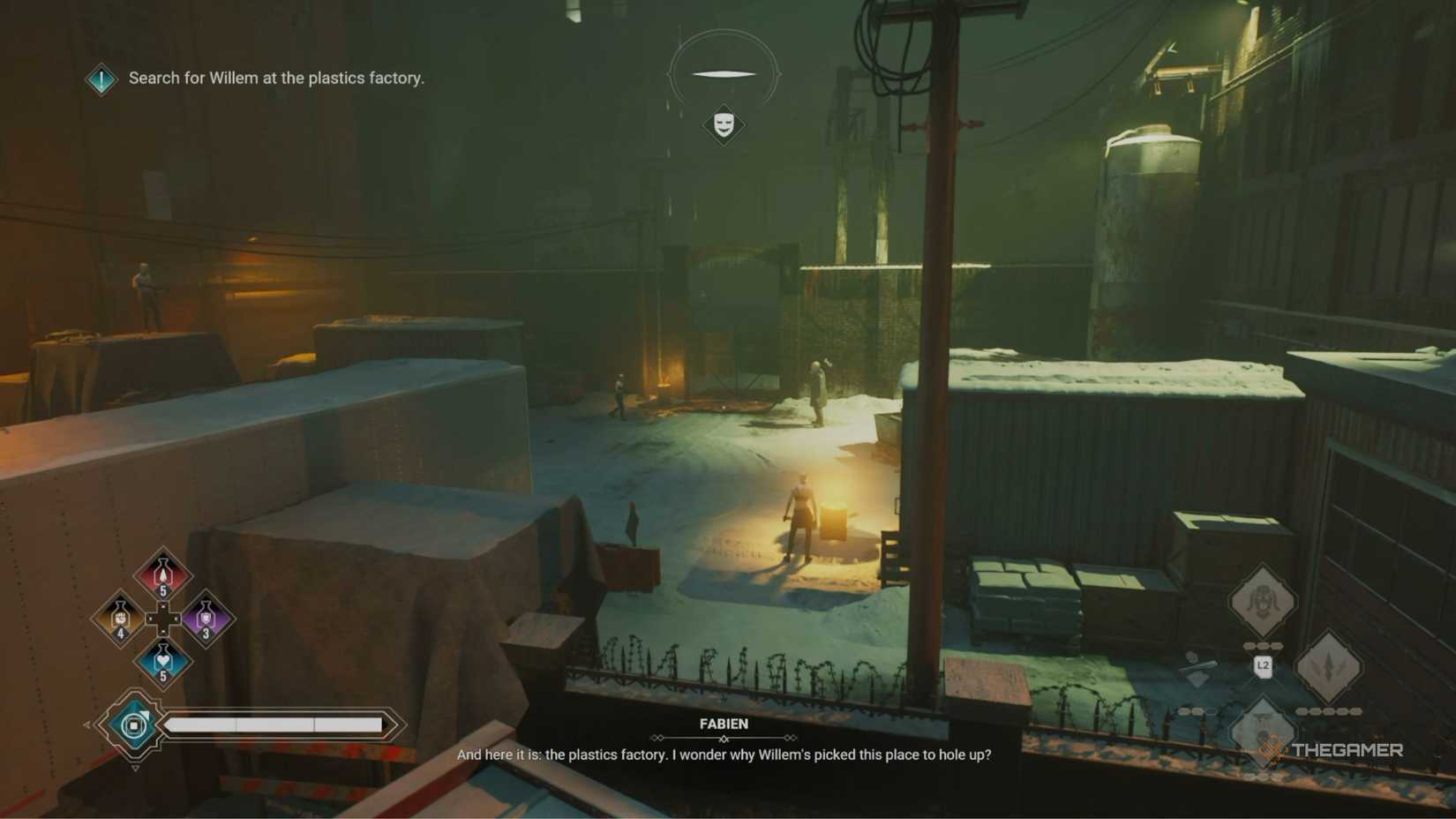Select the claws ability icon on the right
The height and width of the screenshot is (819, 1456).
pos(1329,665)
